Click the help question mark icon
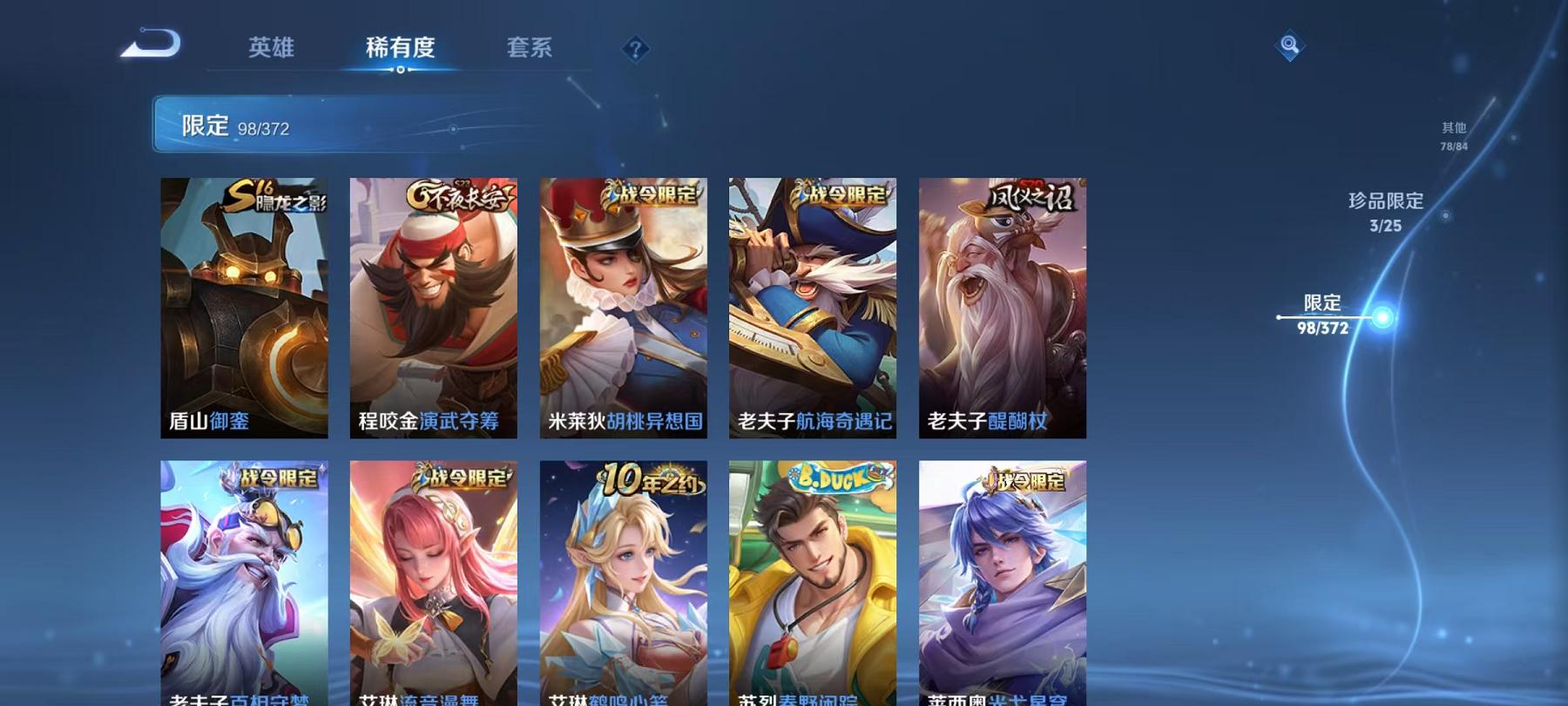The height and width of the screenshot is (706, 1568). (635, 50)
